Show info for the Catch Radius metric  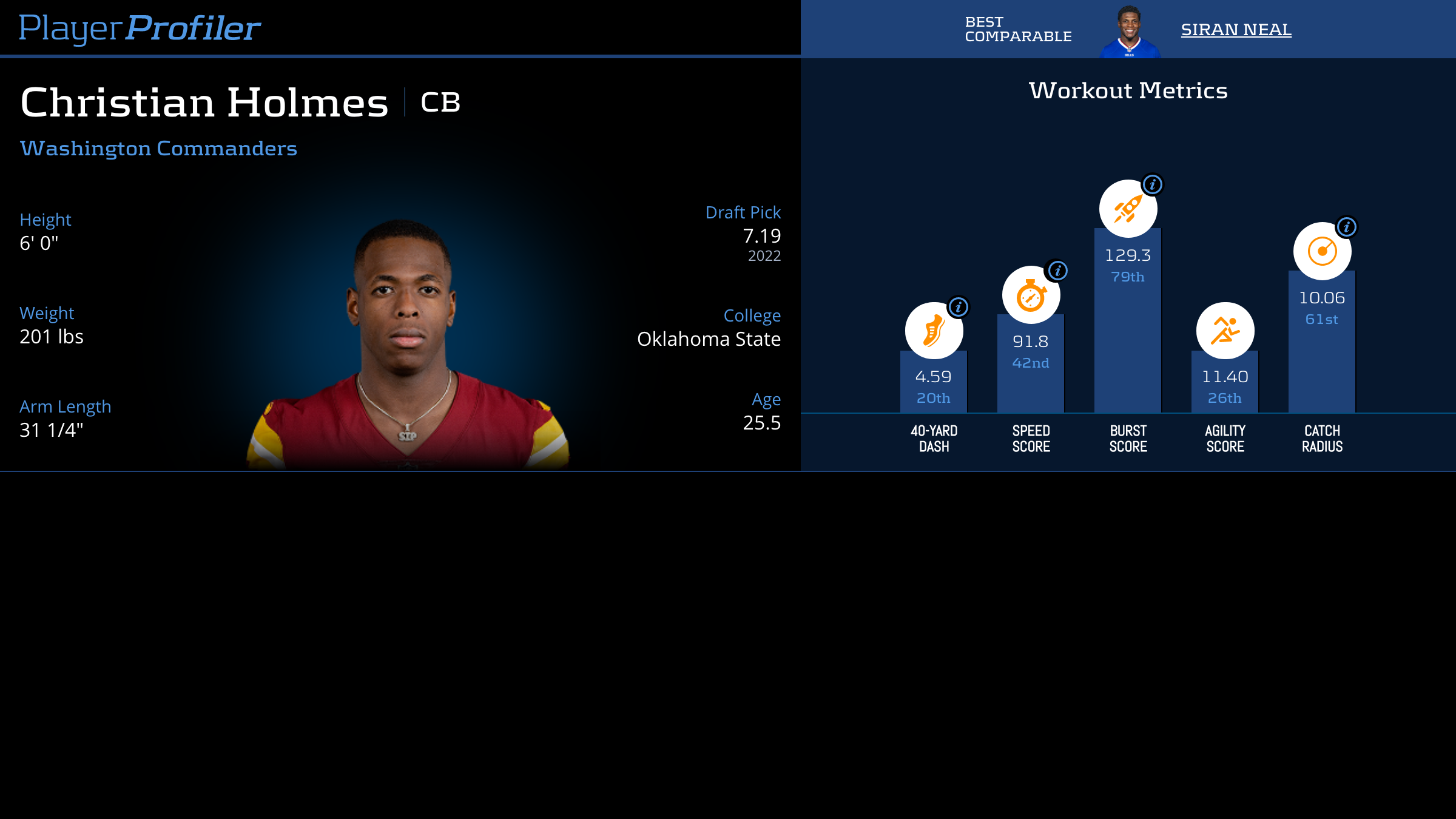click(x=1347, y=227)
